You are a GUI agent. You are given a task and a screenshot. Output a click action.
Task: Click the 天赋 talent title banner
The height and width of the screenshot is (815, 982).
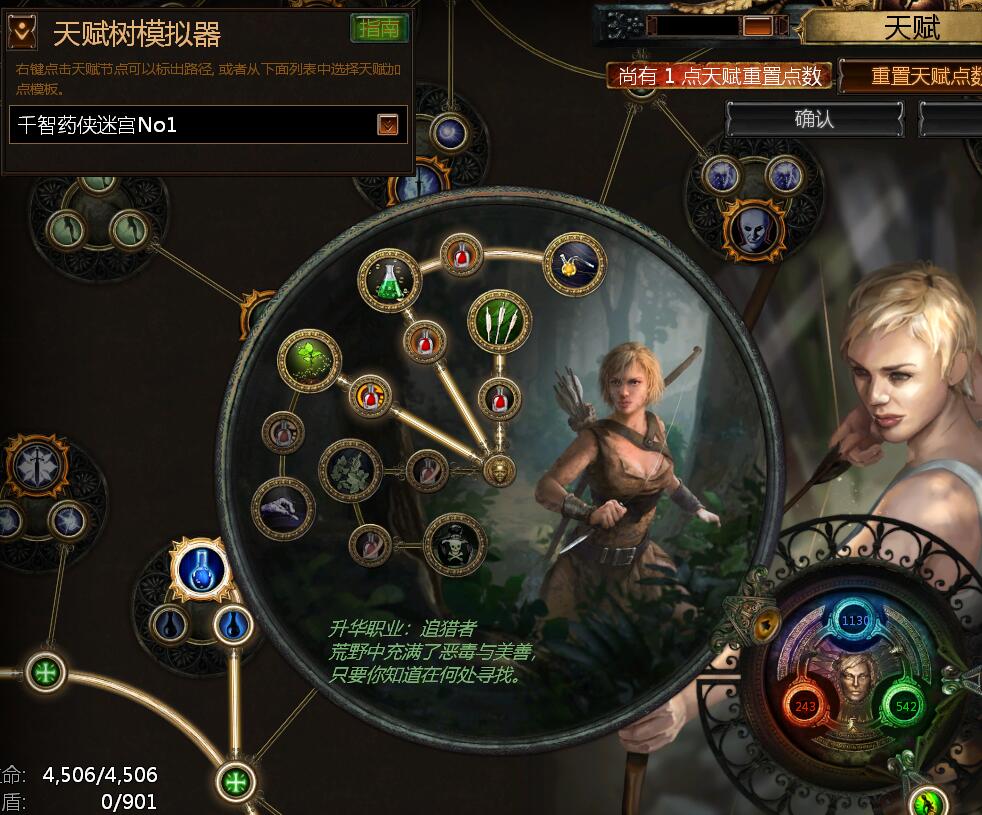point(911,27)
